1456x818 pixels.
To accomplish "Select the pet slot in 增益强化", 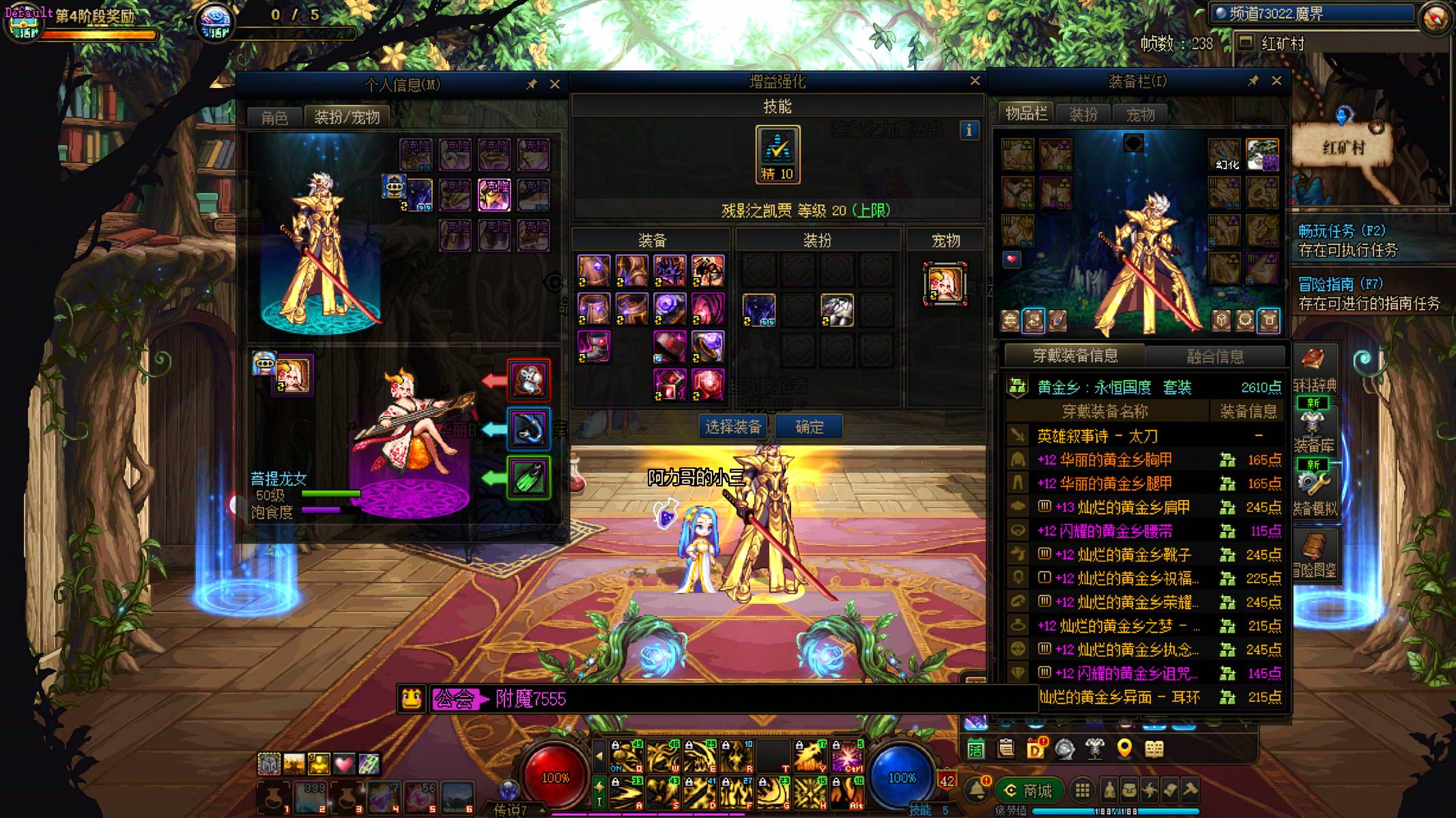I will [x=945, y=284].
